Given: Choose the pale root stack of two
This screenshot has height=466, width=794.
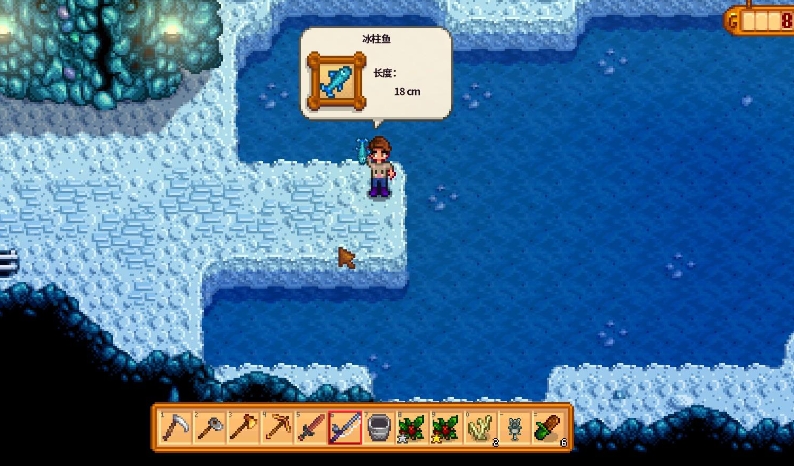Looking at the screenshot, I should click(x=481, y=428).
